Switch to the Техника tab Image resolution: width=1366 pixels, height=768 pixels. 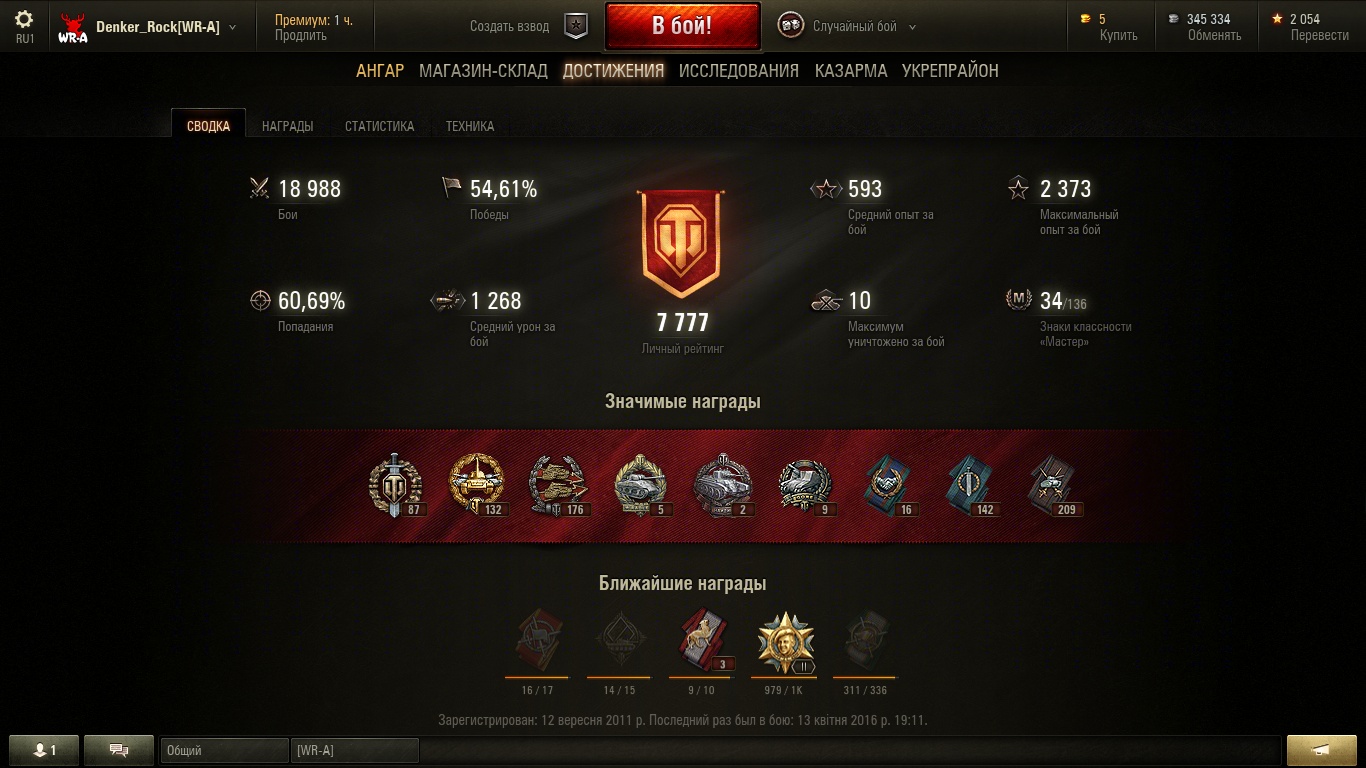(470, 126)
